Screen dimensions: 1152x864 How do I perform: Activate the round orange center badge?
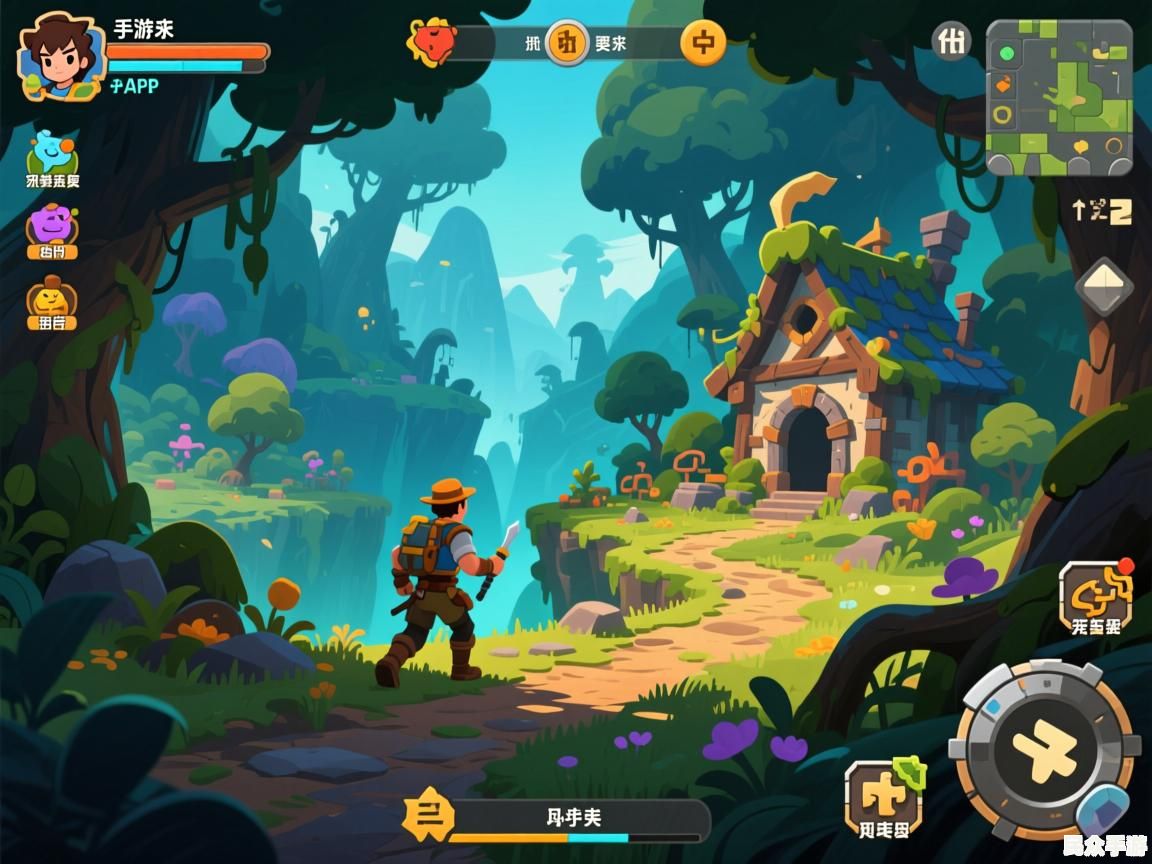(567, 43)
